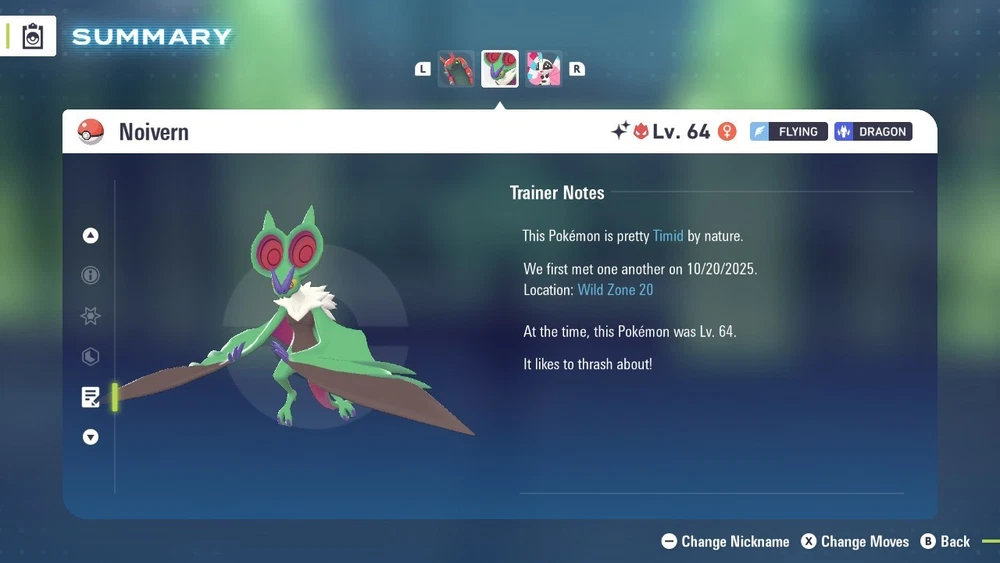Switch to the pink and white Pokémon thumbnail
This screenshot has height=563, width=1000.
(543, 69)
